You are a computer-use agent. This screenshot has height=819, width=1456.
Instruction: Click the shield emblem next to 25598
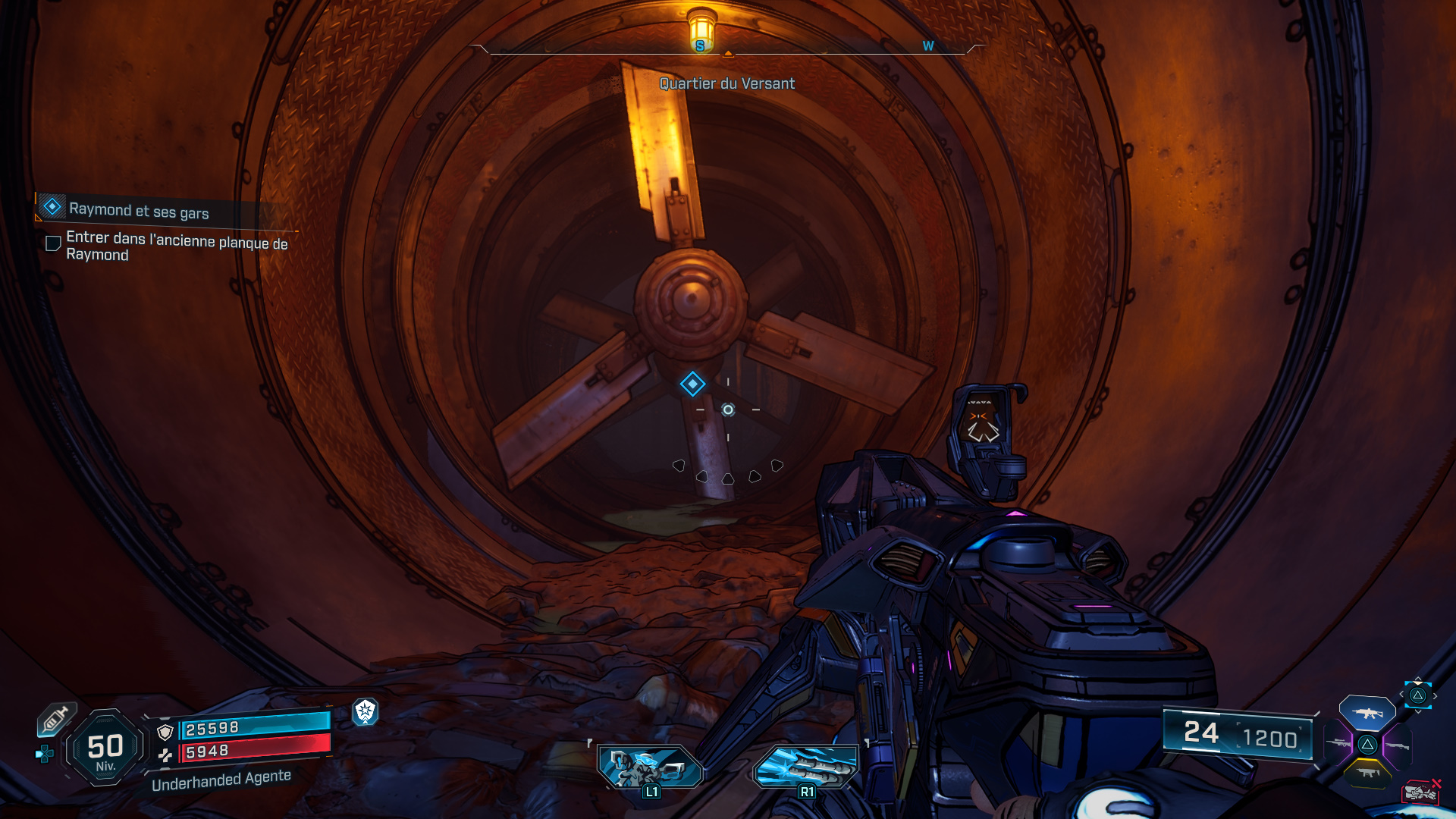click(164, 733)
